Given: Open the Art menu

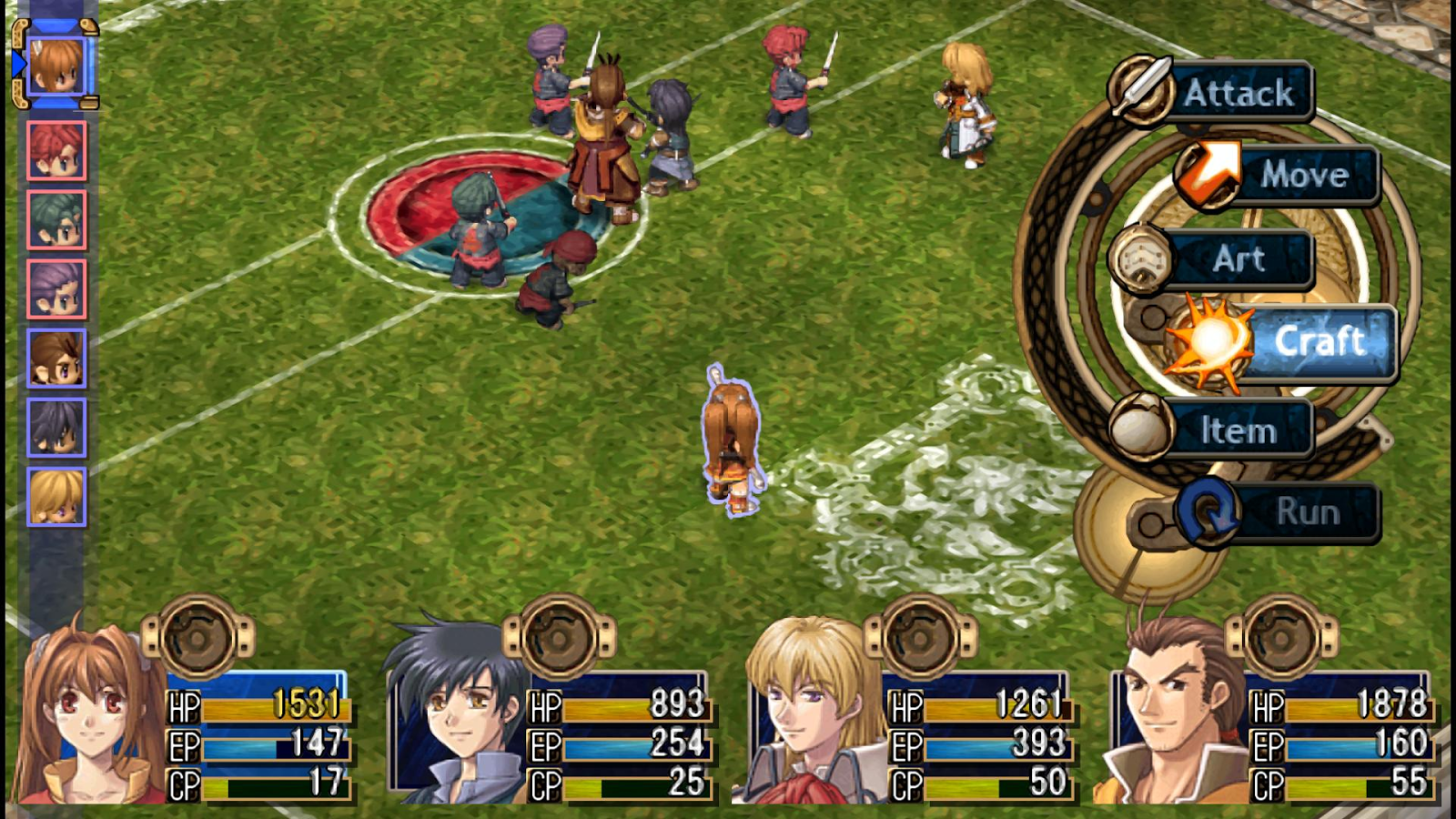Looking at the screenshot, I should click(x=1238, y=259).
